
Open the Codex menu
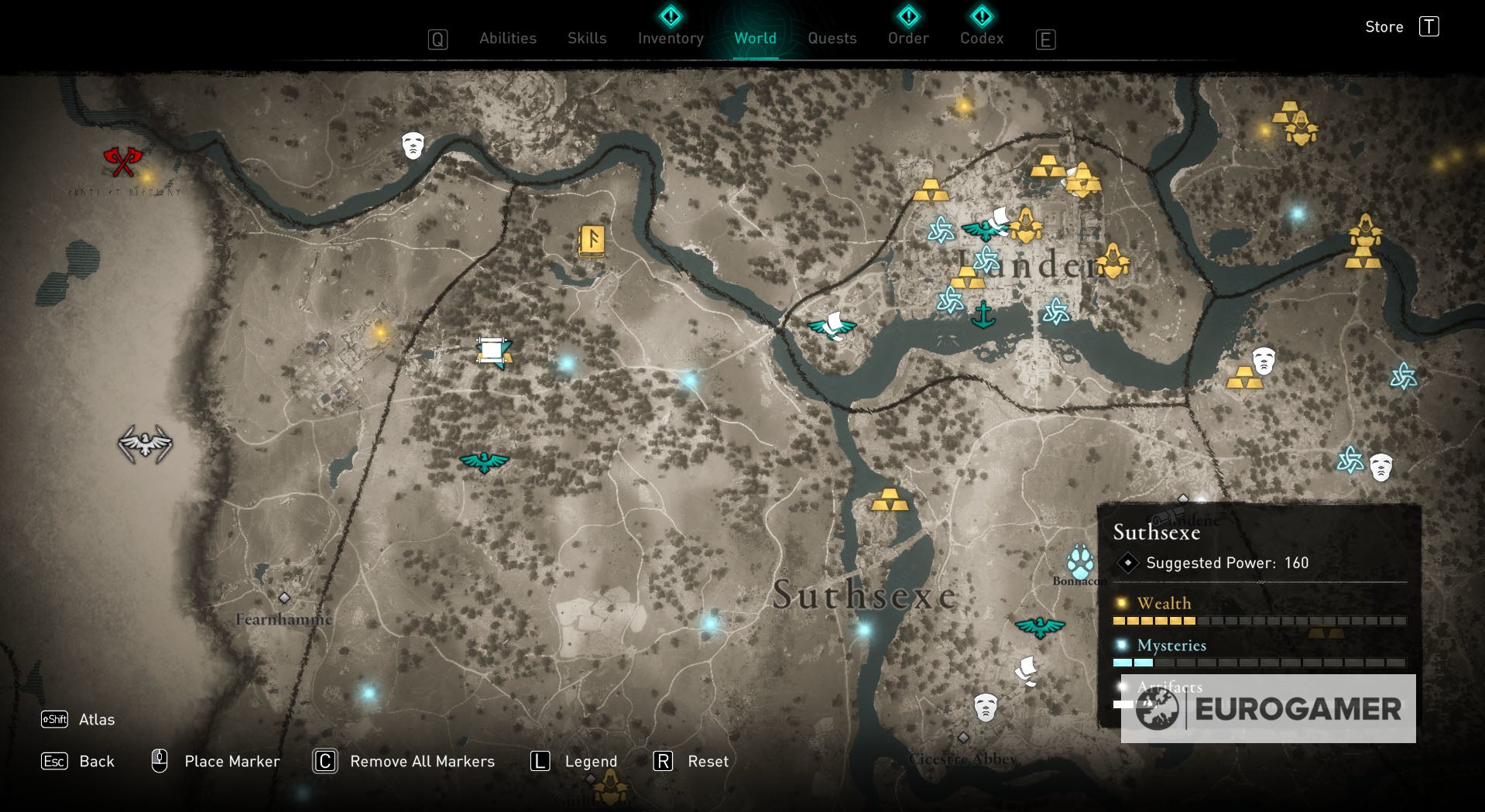[x=980, y=38]
